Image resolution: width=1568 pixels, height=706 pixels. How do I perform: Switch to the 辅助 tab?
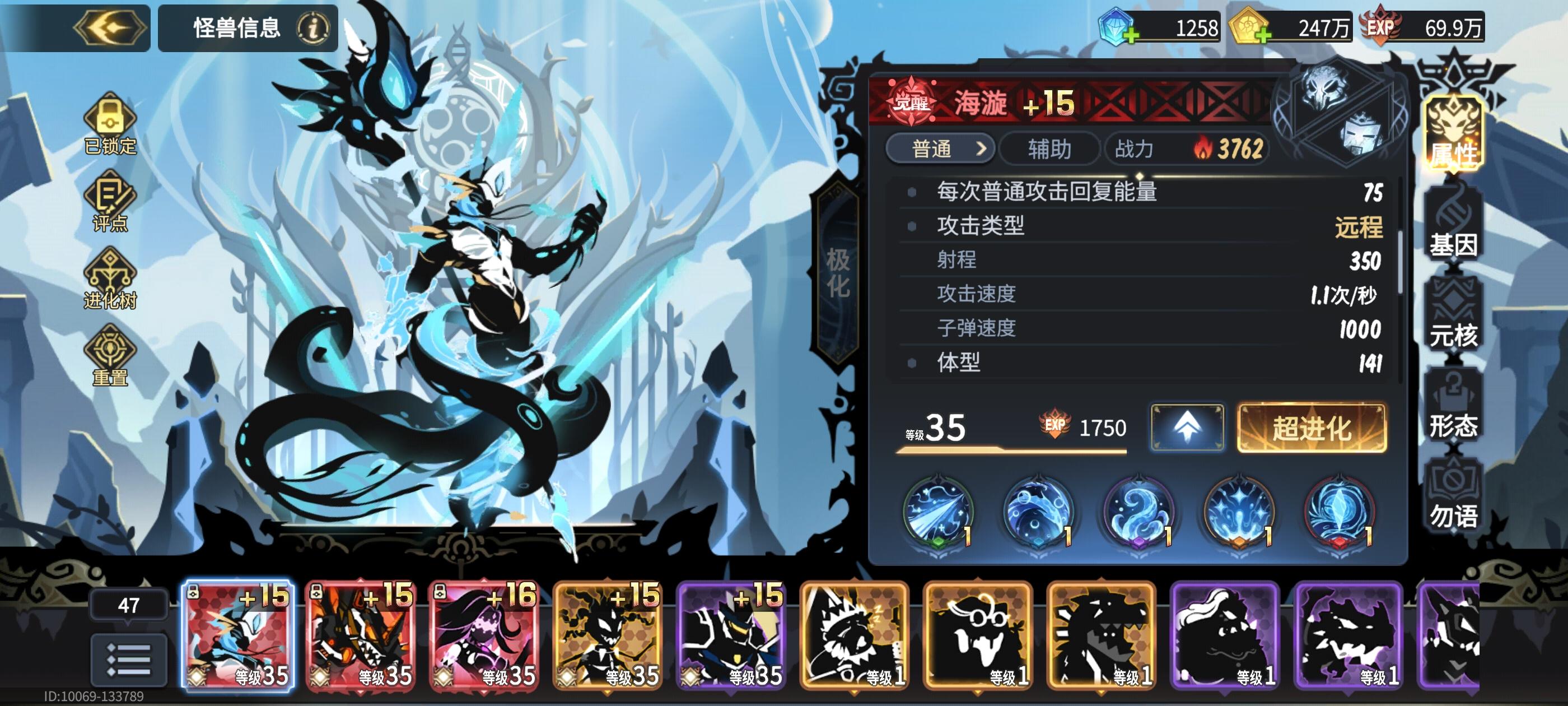coord(1051,148)
